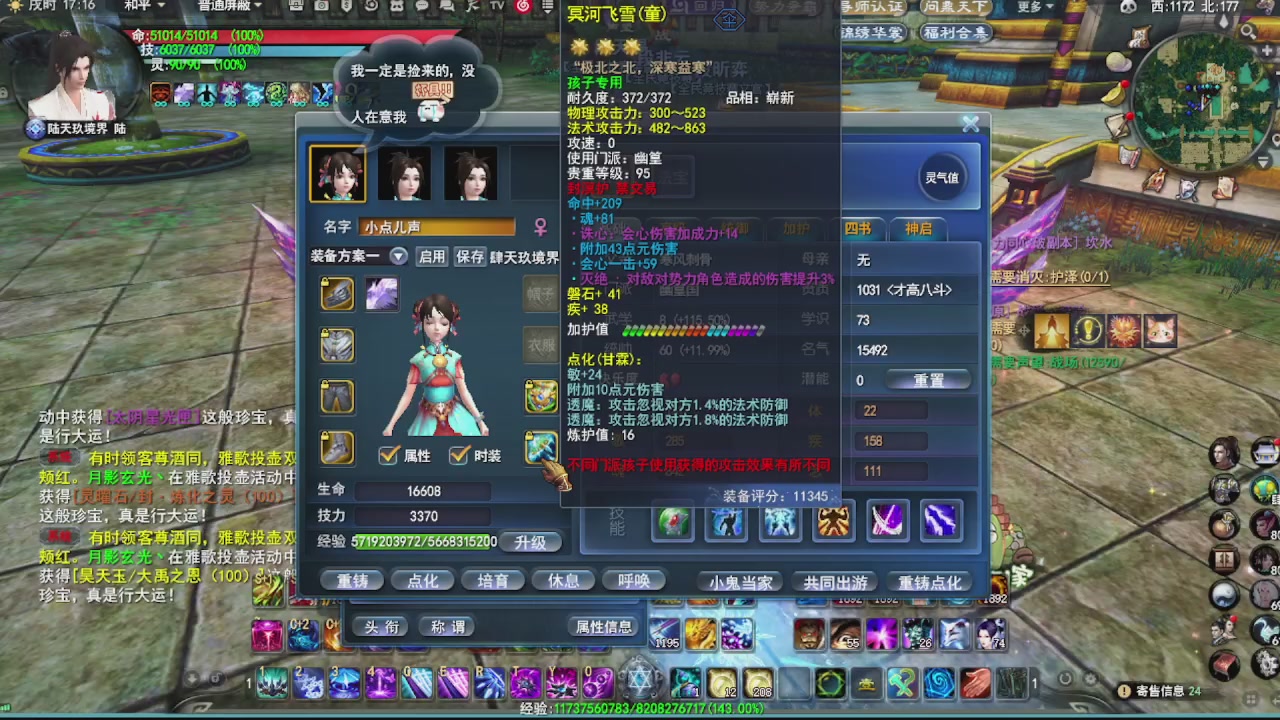Switch to the 神启 tab
1280x720 pixels.
(917, 229)
